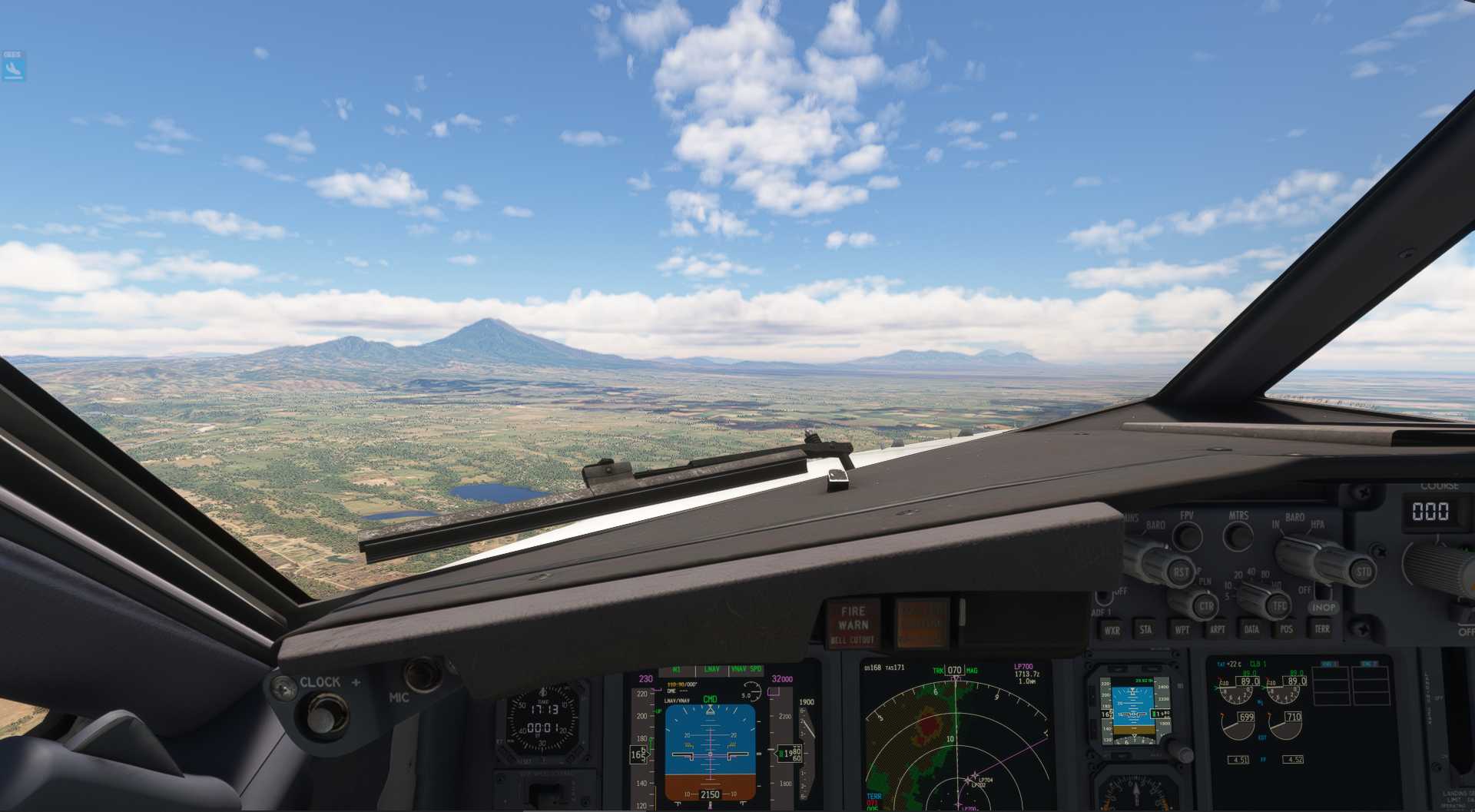Click the RST minimums reset button
1475x812 pixels.
1180,572
